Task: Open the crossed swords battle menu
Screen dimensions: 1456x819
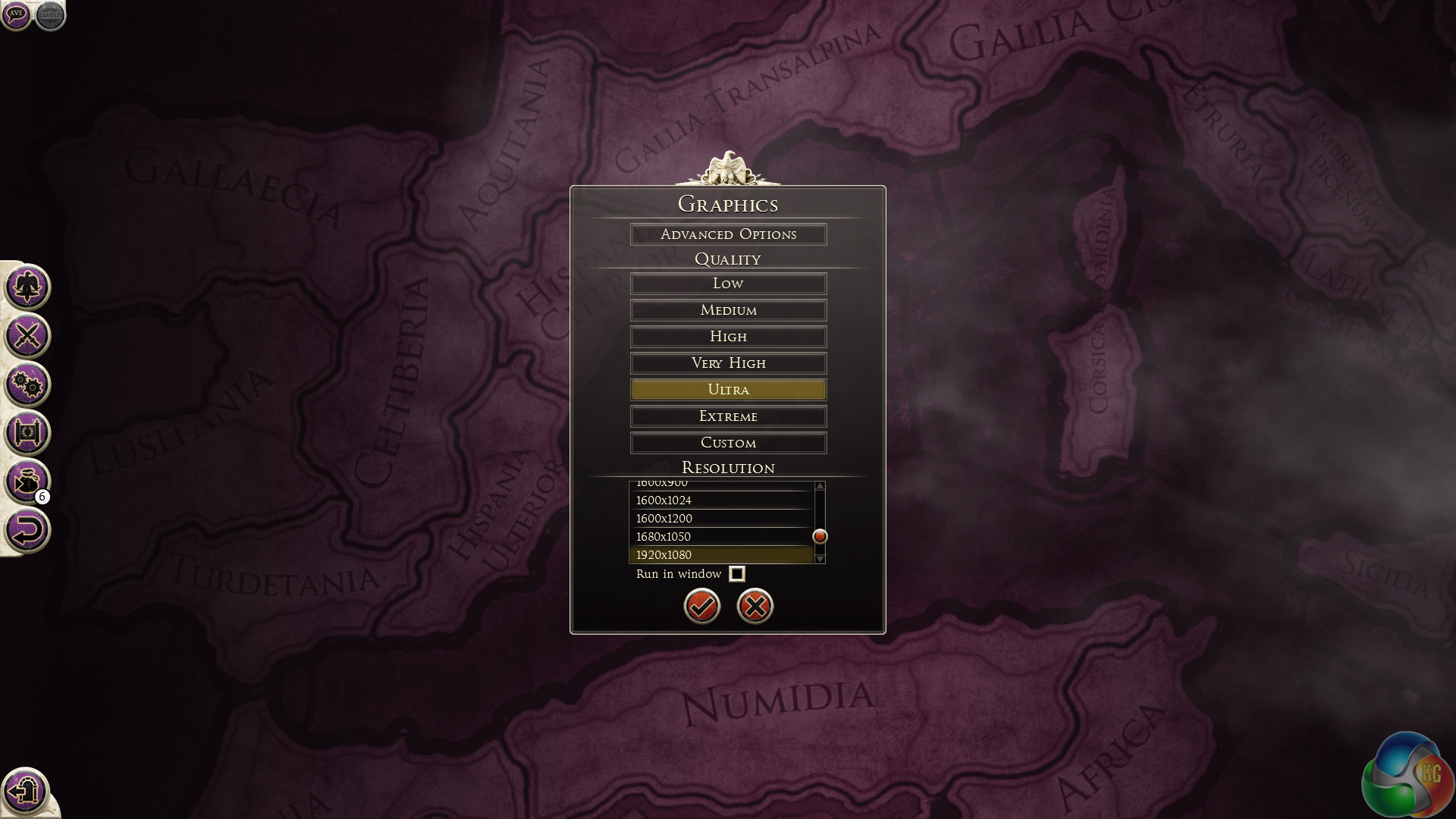Action: pos(27,335)
